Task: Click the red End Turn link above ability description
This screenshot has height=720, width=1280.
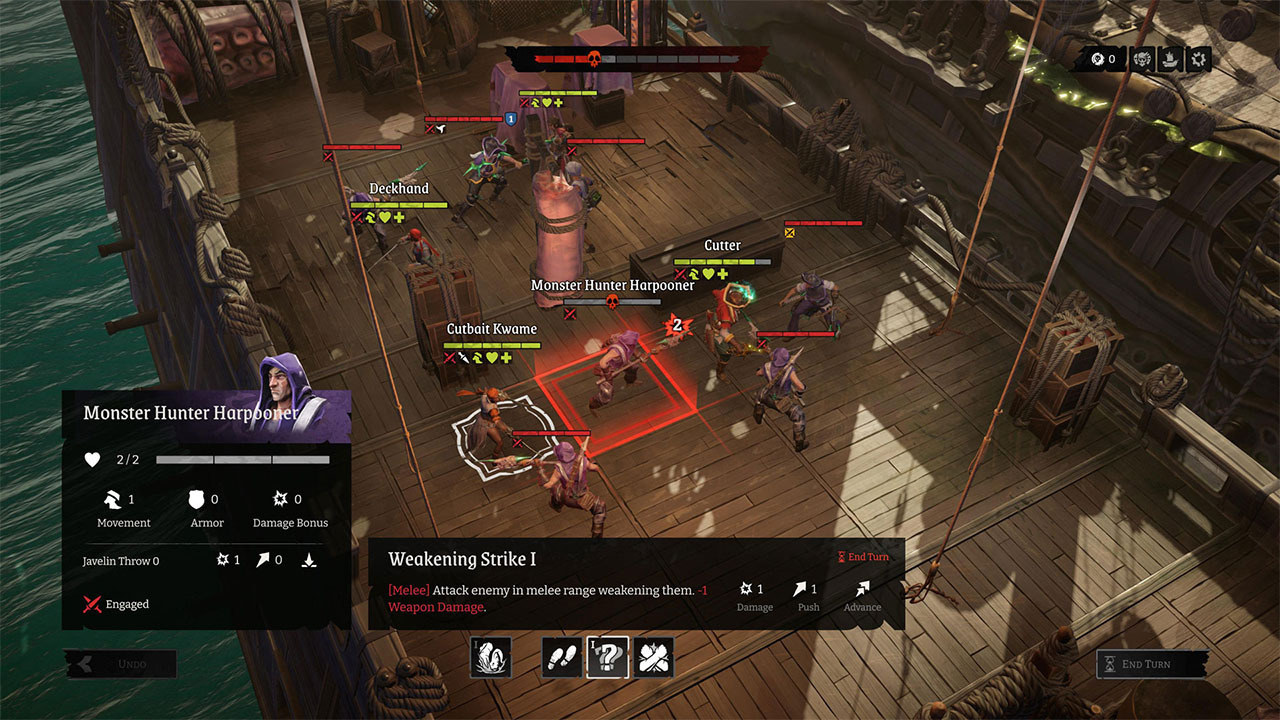Action: coord(864,556)
